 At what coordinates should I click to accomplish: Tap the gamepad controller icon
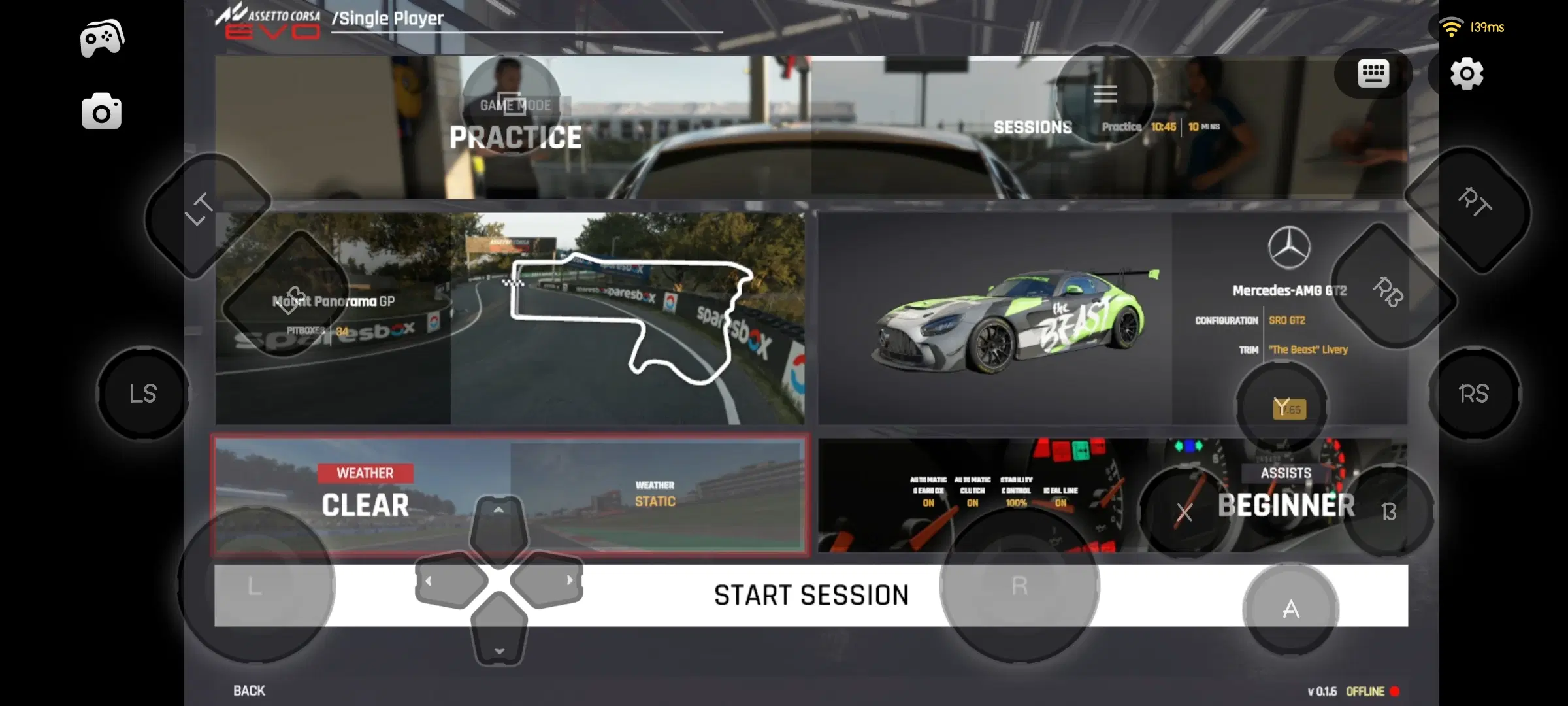(x=103, y=36)
